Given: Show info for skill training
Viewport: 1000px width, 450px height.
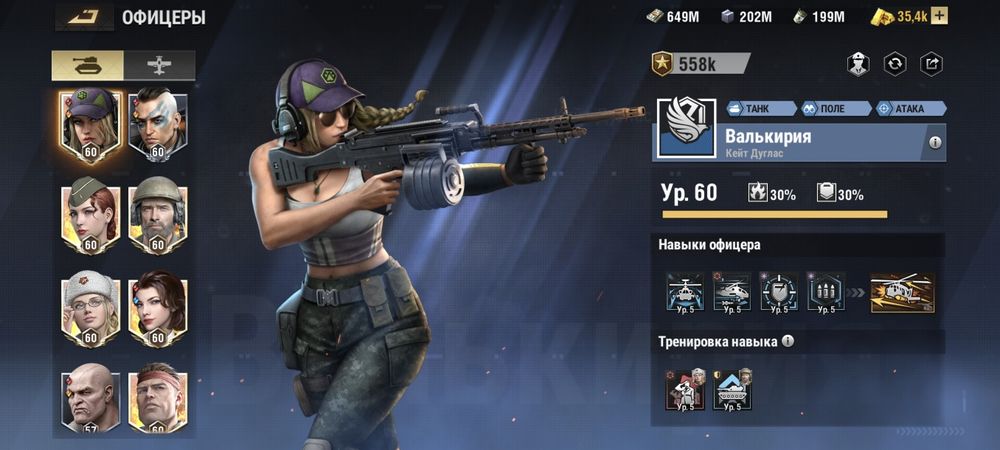Looking at the screenshot, I should pyautogui.click(x=788, y=341).
